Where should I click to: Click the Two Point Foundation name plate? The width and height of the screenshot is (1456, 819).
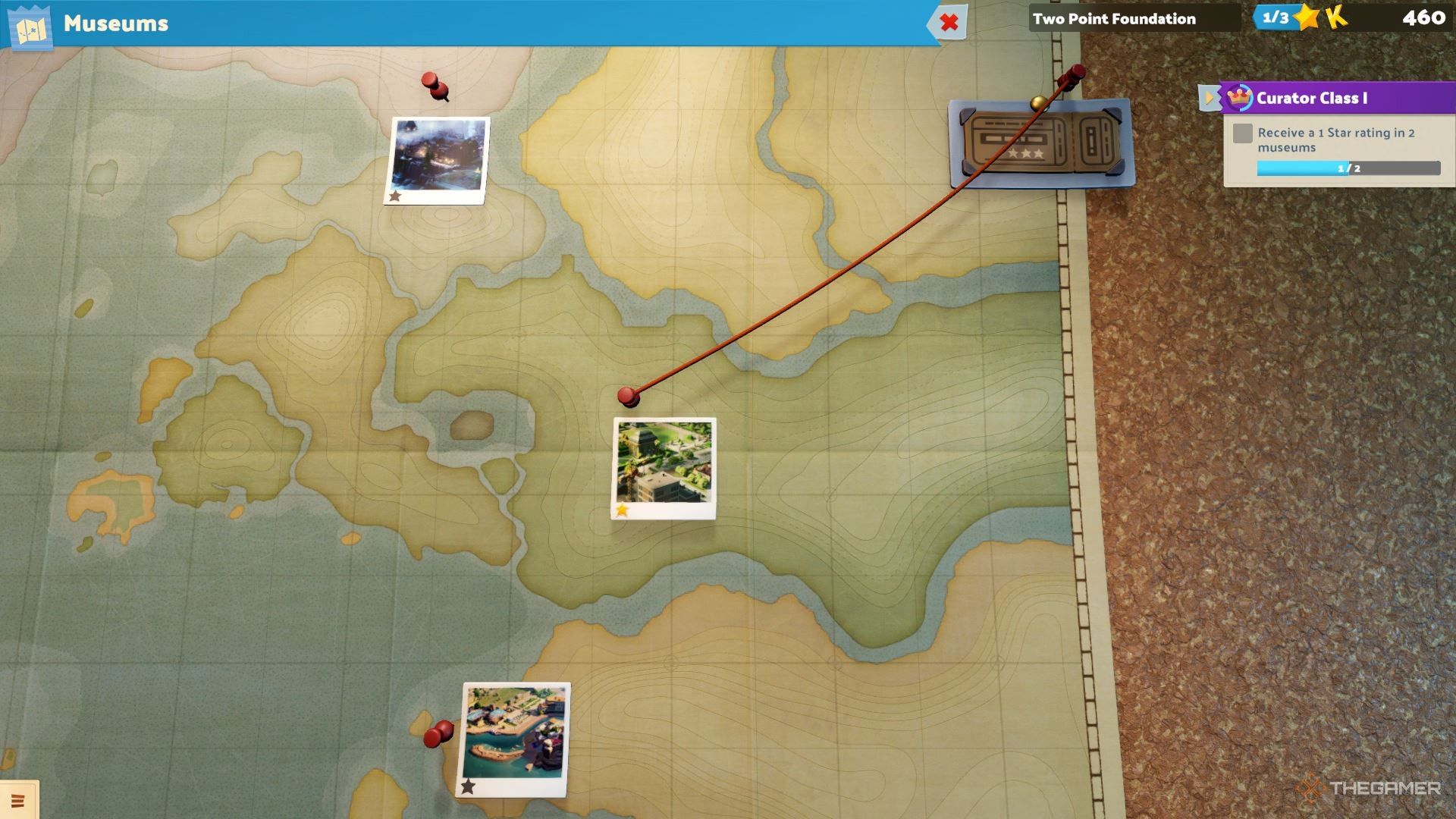point(1115,19)
